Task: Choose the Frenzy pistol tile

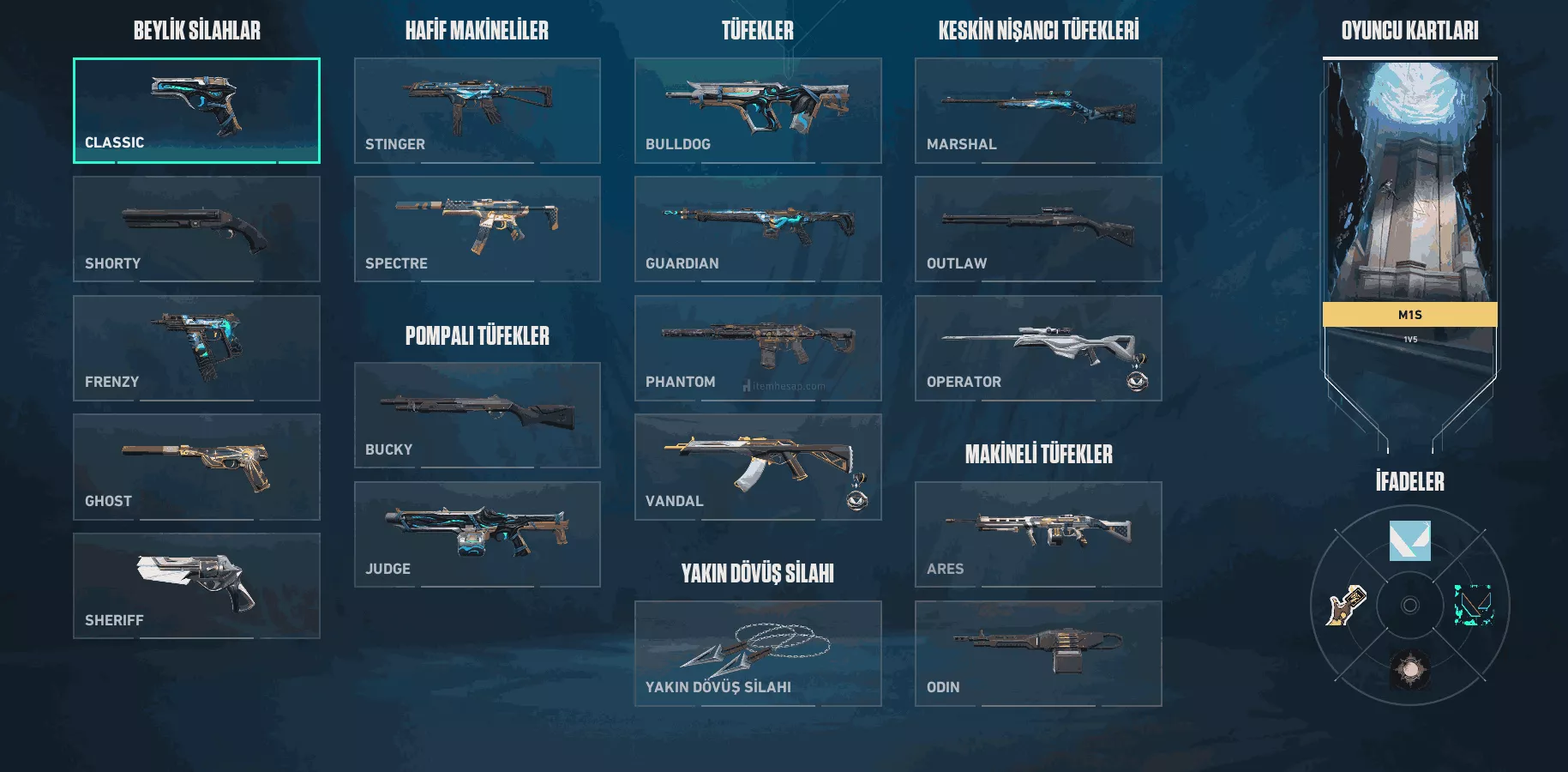Action: tap(196, 348)
